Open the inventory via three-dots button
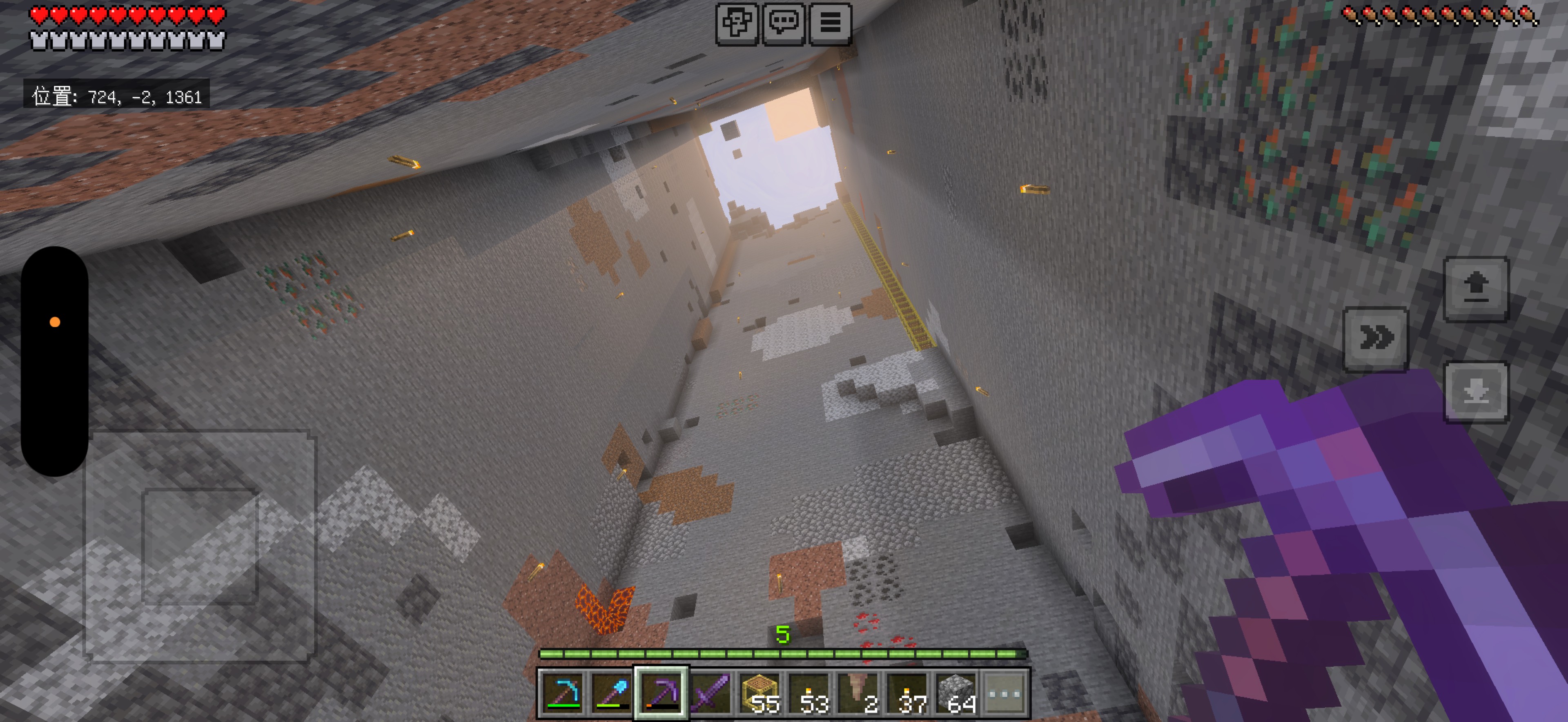Image resolution: width=1568 pixels, height=722 pixels. coord(1005,693)
